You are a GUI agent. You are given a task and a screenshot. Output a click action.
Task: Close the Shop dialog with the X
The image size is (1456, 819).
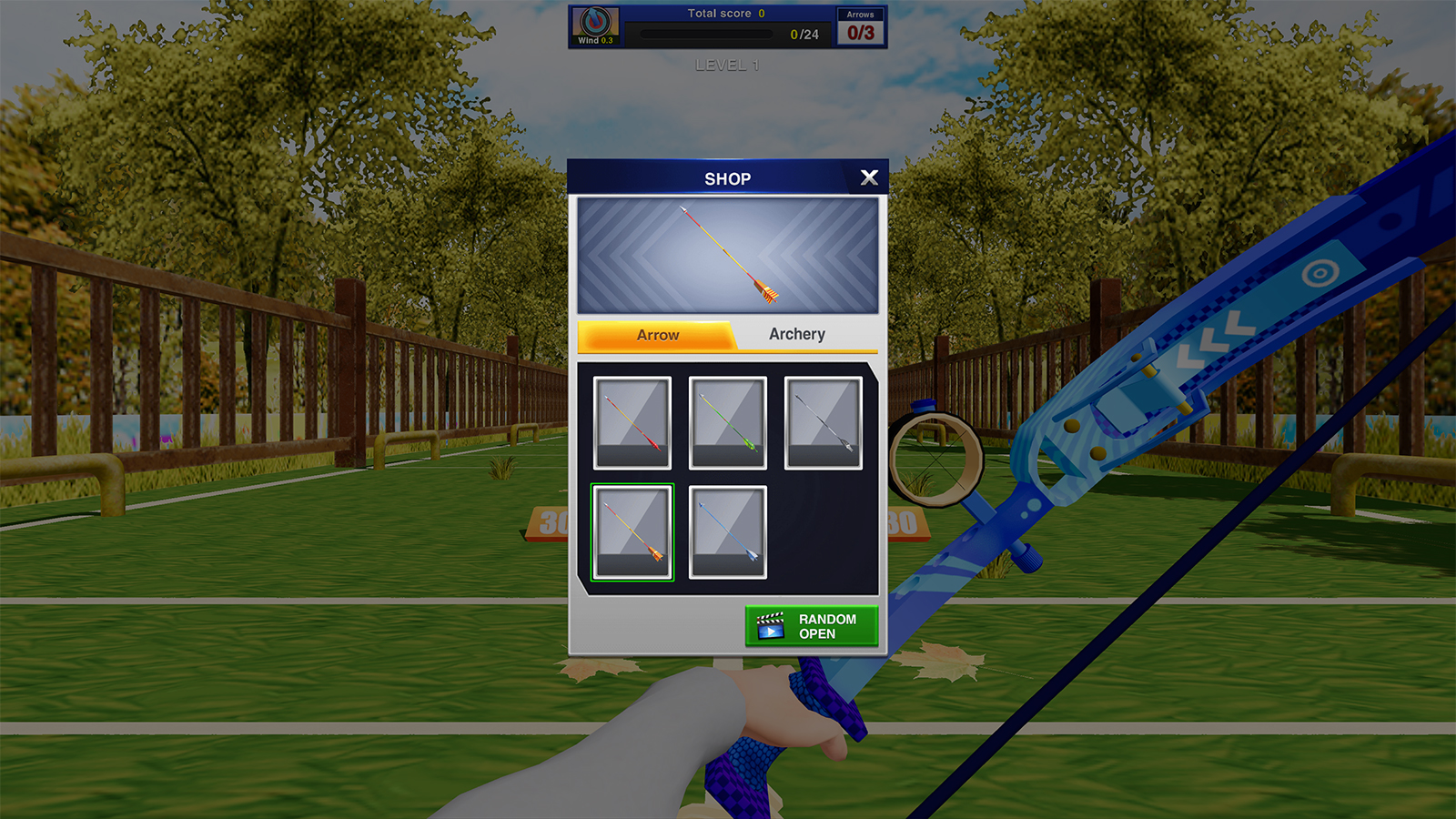coord(869,177)
